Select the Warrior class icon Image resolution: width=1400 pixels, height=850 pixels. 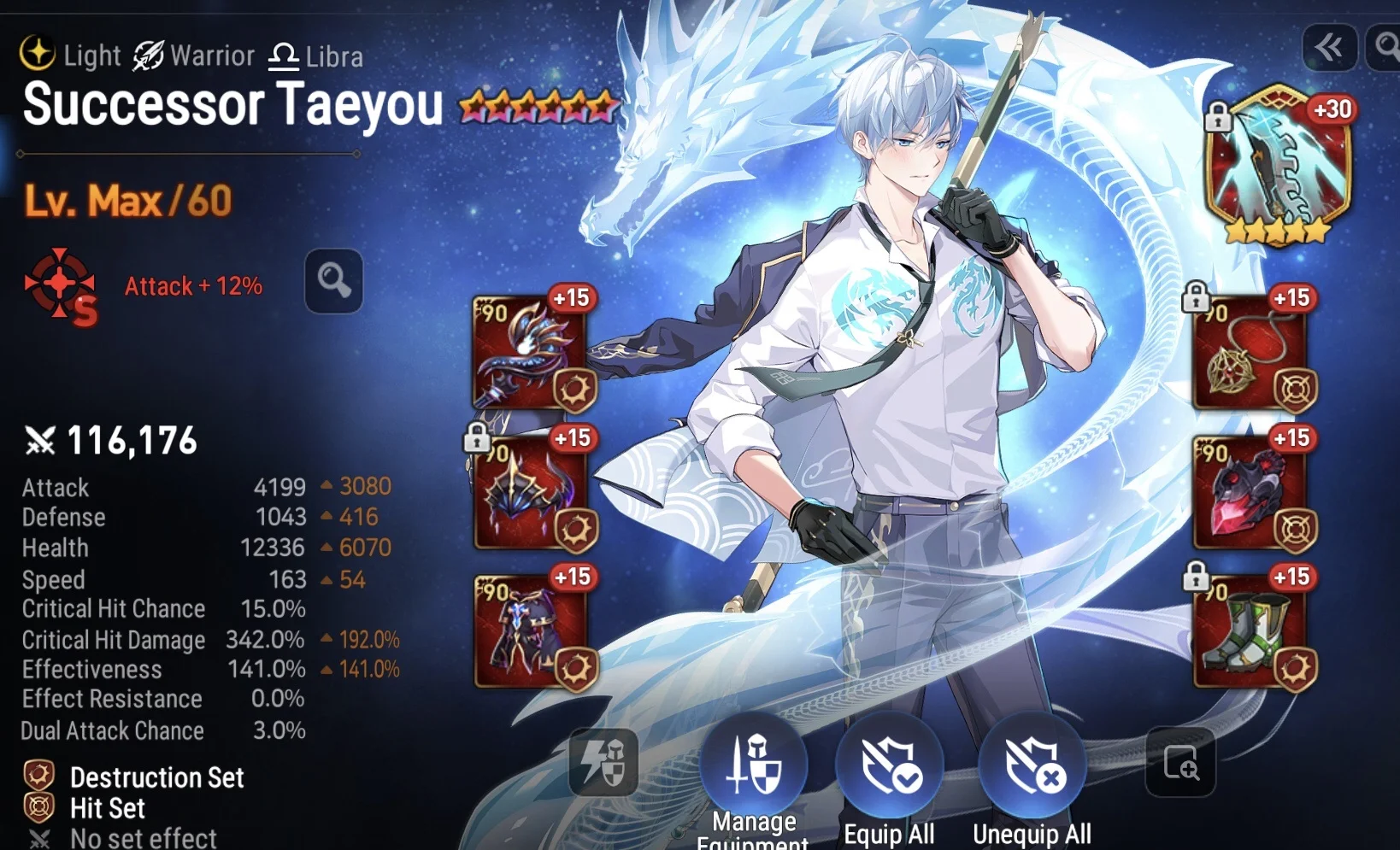pyautogui.click(x=147, y=55)
